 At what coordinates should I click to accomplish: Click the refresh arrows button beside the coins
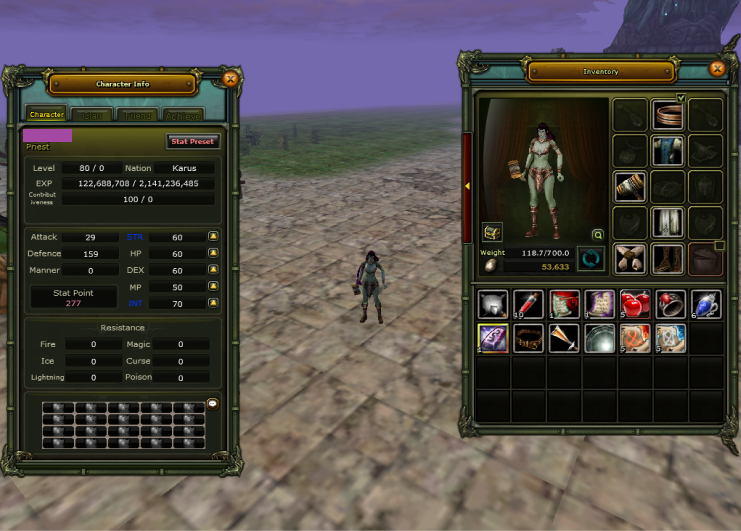pyautogui.click(x=591, y=259)
